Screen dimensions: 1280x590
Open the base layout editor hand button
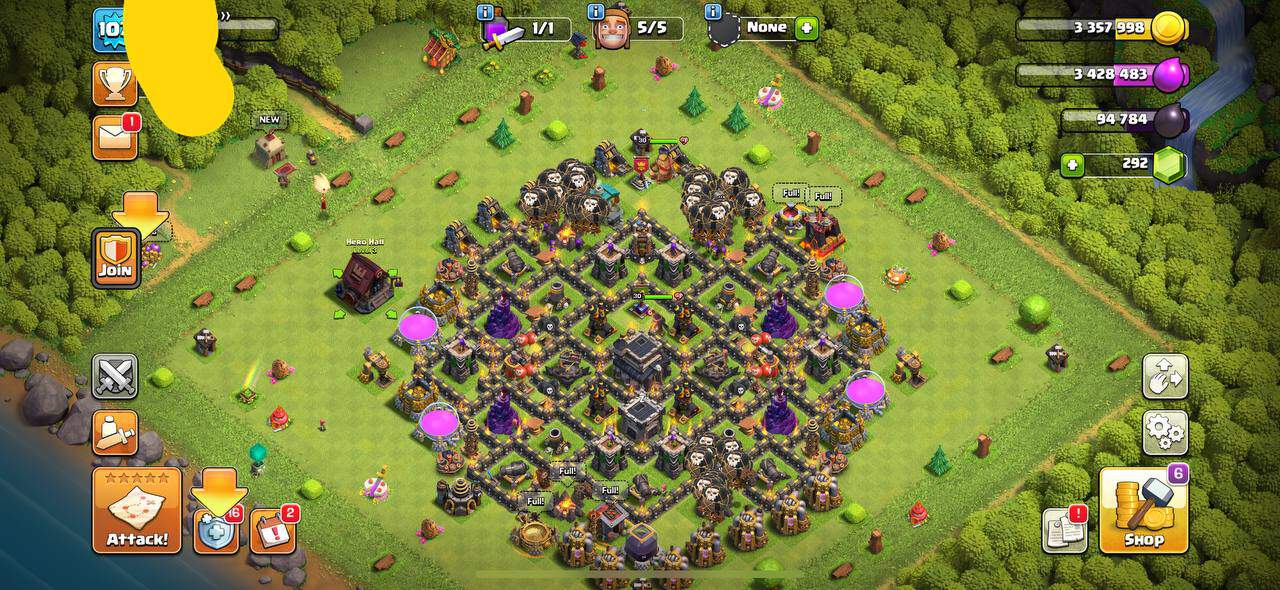pos(1165,376)
